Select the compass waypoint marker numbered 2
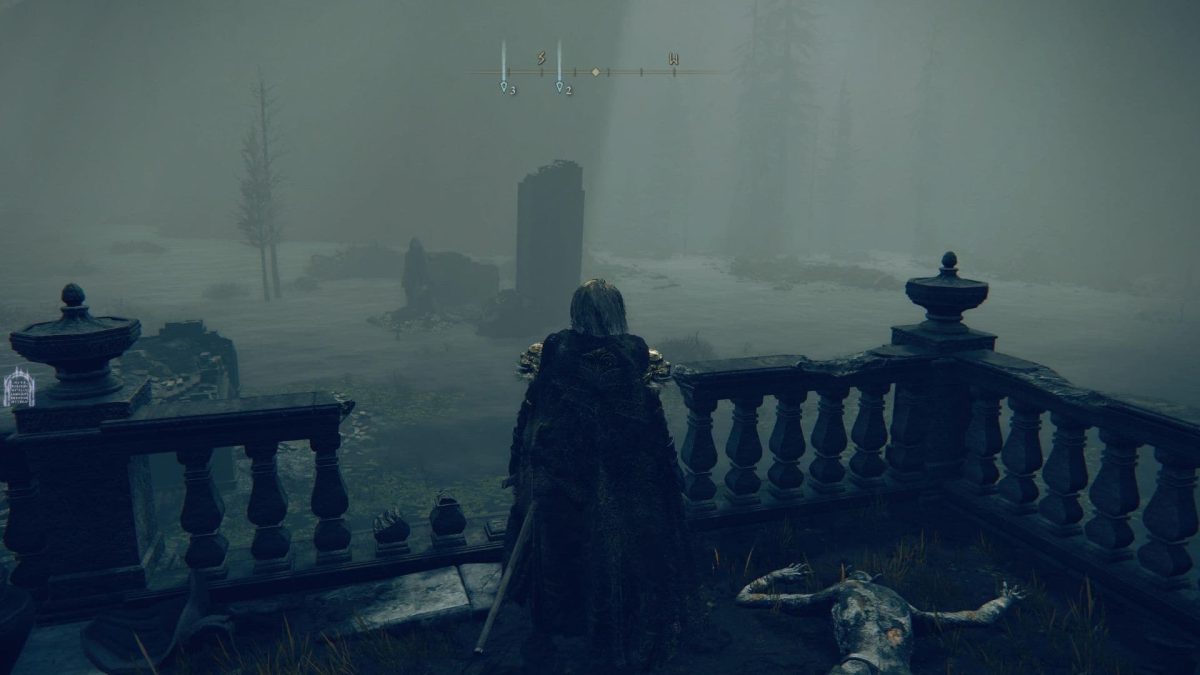1200x675 pixels. pos(560,87)
